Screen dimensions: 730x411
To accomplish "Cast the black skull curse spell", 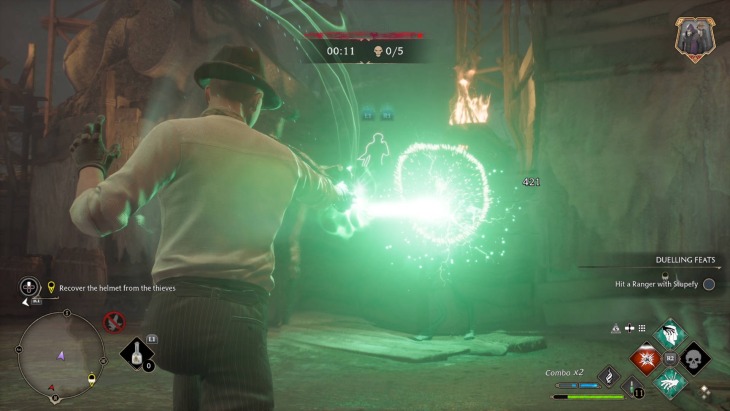I will coord(693,357).
